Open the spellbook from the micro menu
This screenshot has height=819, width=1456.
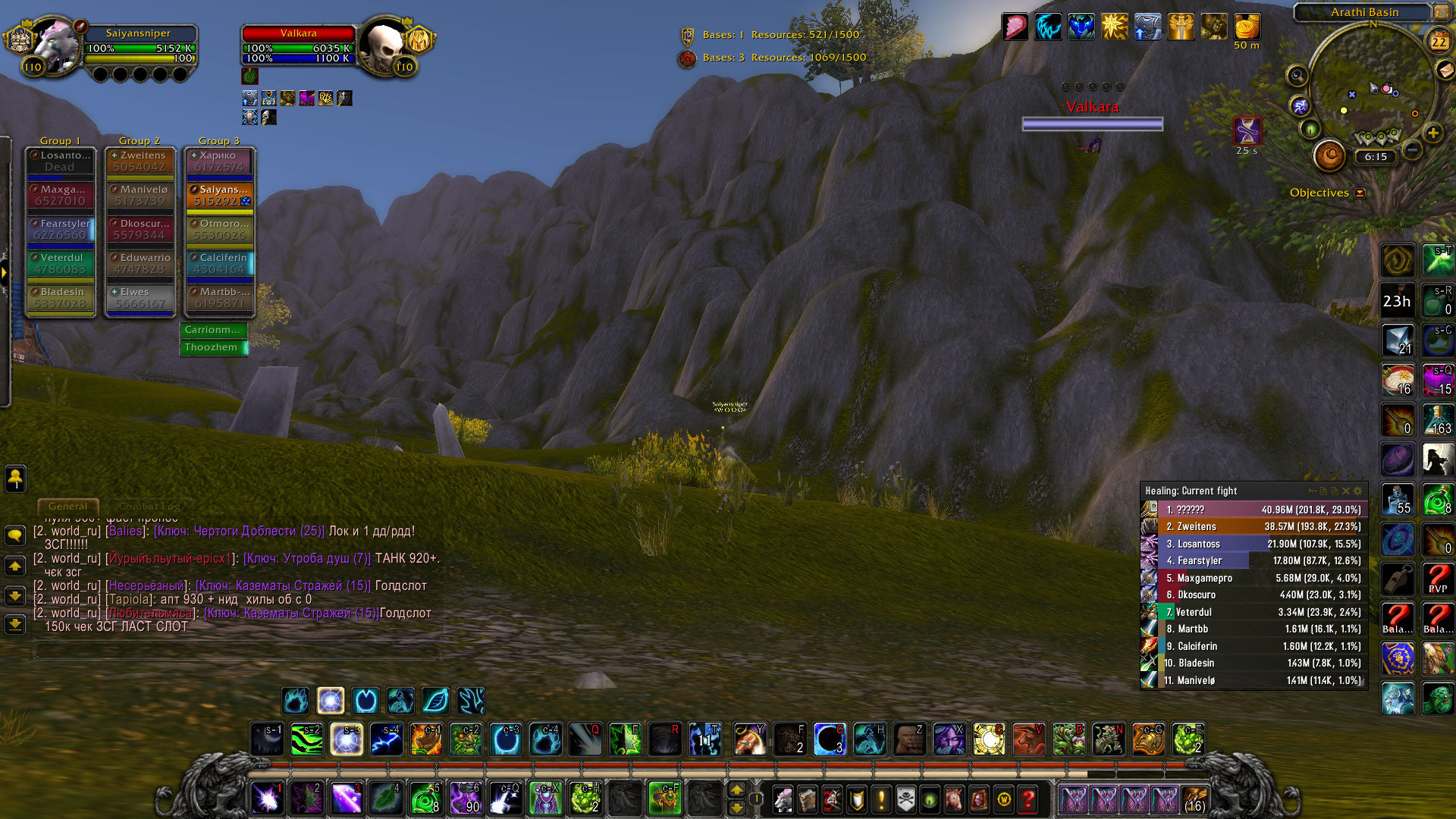click(x=807, y=799)
